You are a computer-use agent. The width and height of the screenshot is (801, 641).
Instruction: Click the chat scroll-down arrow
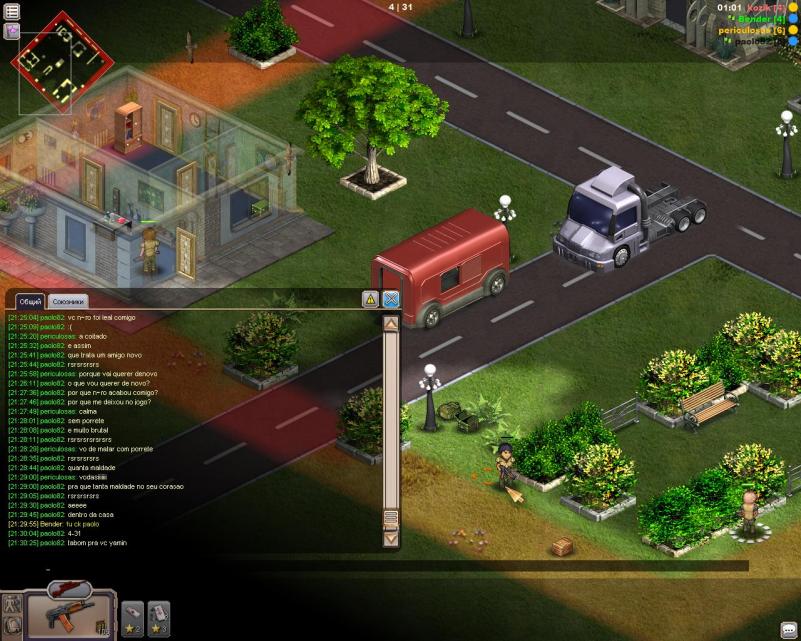[x=391, y=538]
